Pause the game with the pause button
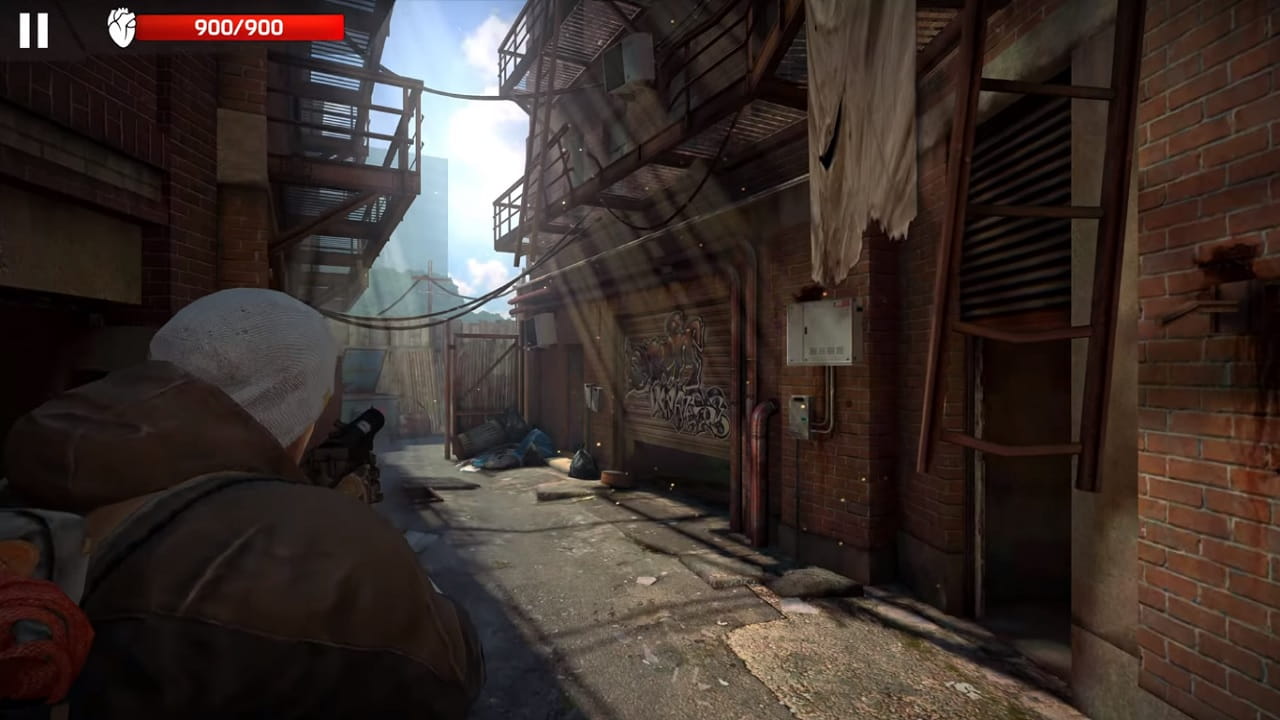This screenshot has height=720, width=1280. click(33, 30)
